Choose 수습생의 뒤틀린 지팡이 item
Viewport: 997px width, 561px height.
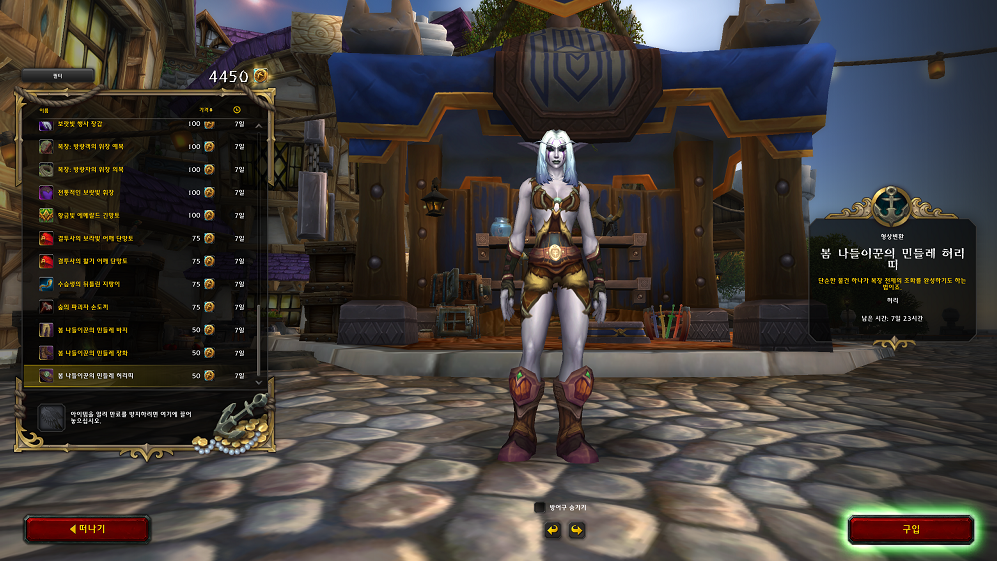[x=140, y=283]
